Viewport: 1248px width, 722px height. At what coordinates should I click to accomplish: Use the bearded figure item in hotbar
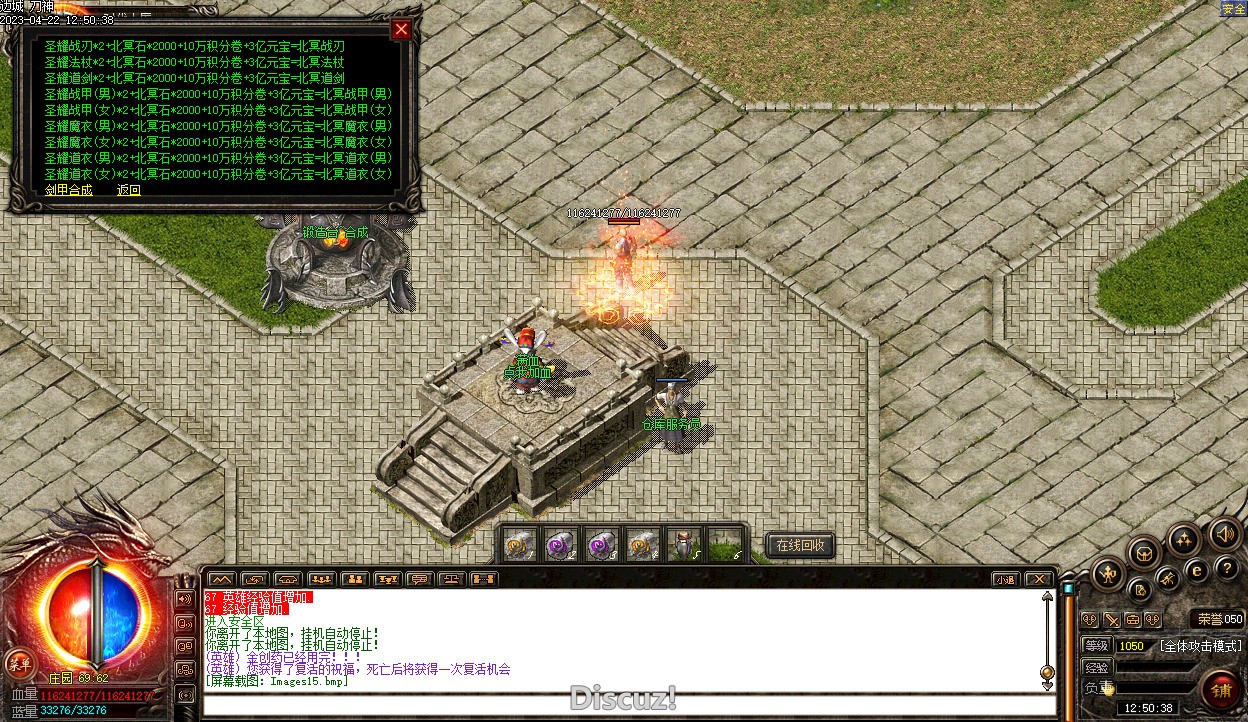tap(683, 545)
